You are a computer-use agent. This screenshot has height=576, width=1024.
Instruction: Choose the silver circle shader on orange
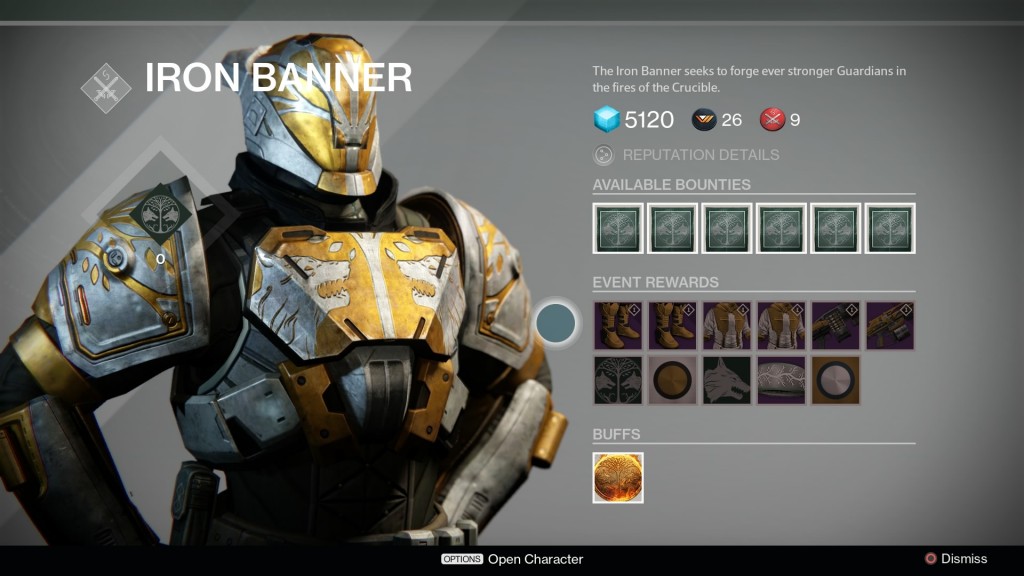pyautogui.click(x=836, y=380)
